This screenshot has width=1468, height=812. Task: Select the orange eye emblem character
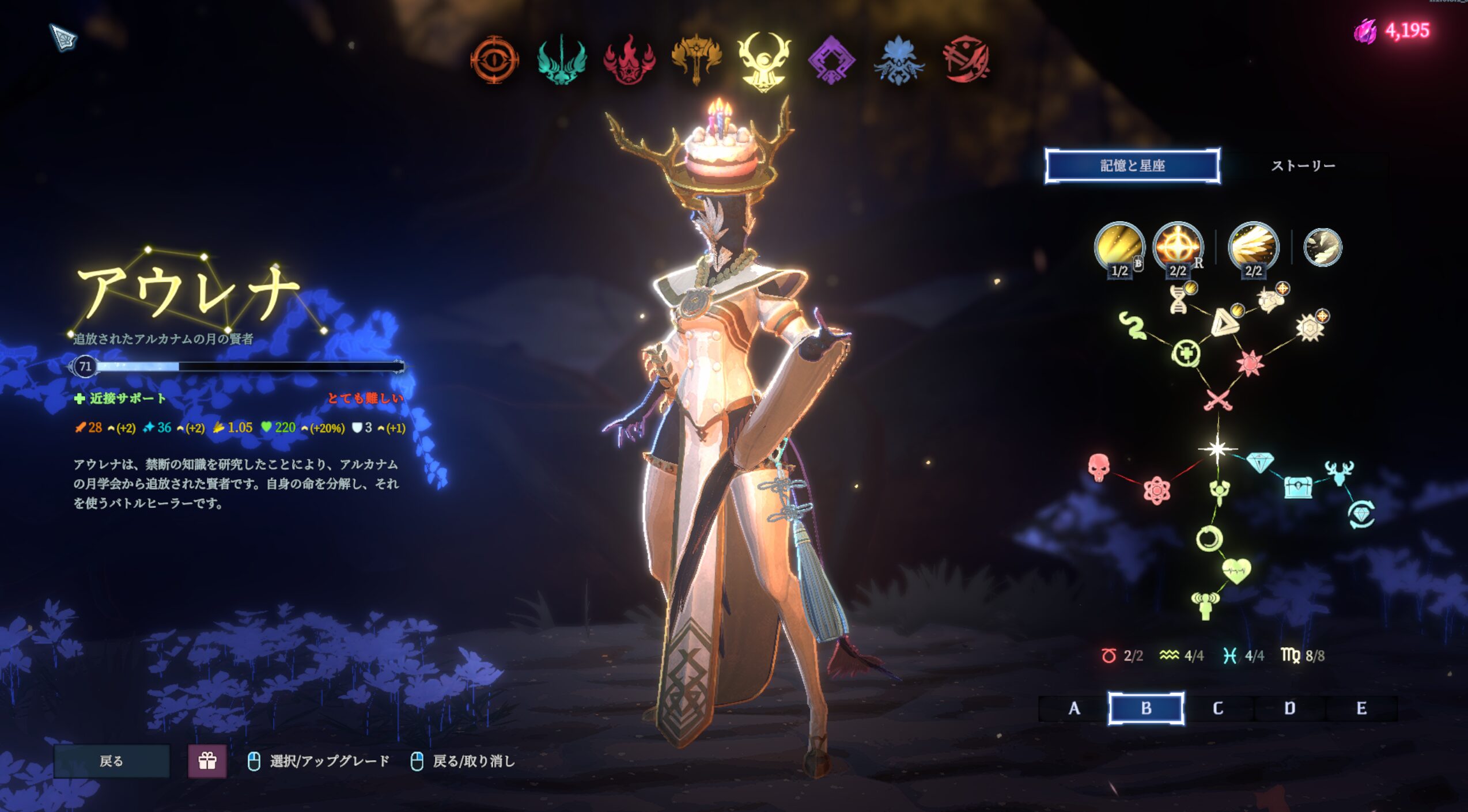pos(494,60)
